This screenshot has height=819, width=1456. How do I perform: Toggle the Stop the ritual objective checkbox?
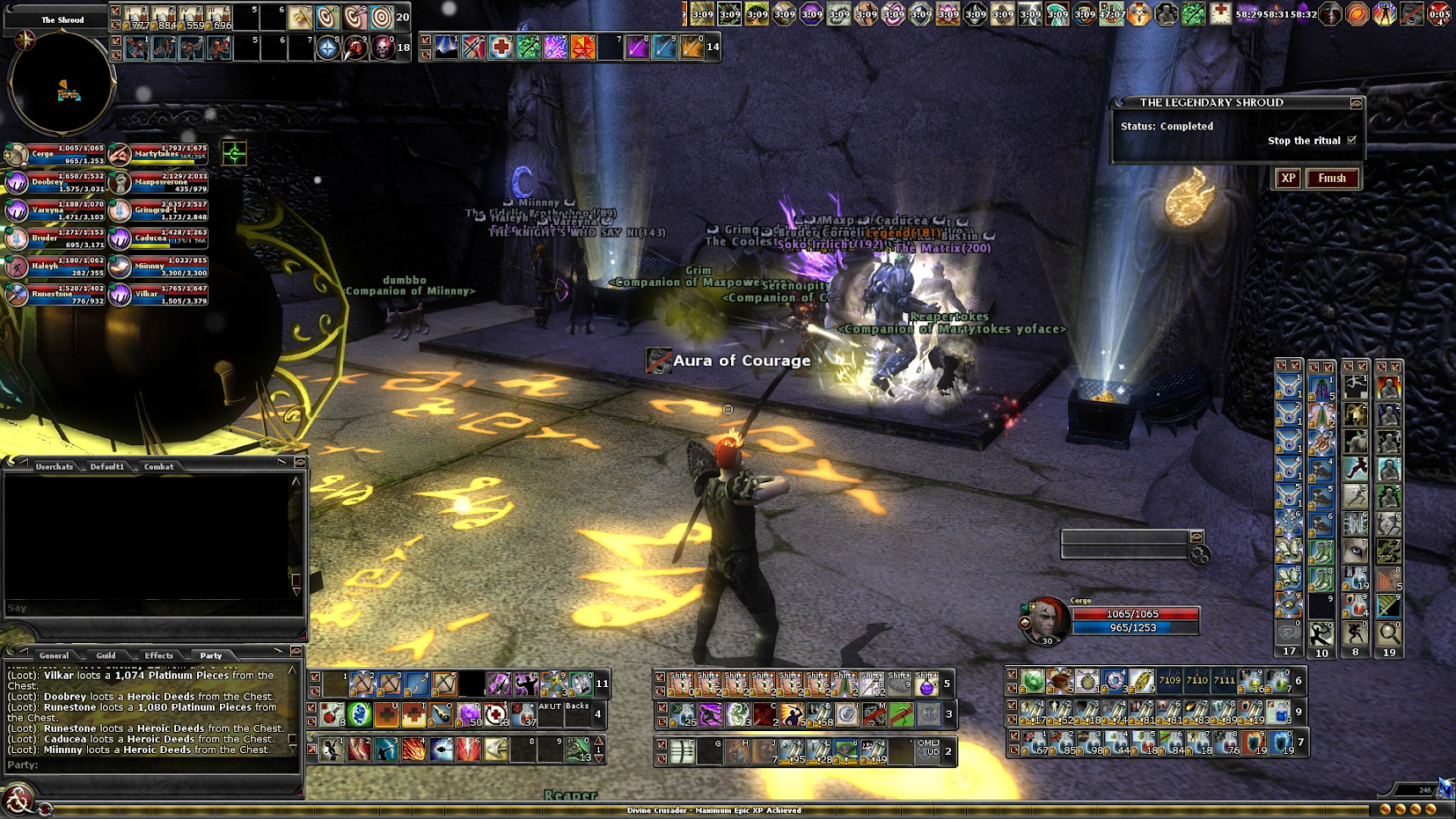1352,141
